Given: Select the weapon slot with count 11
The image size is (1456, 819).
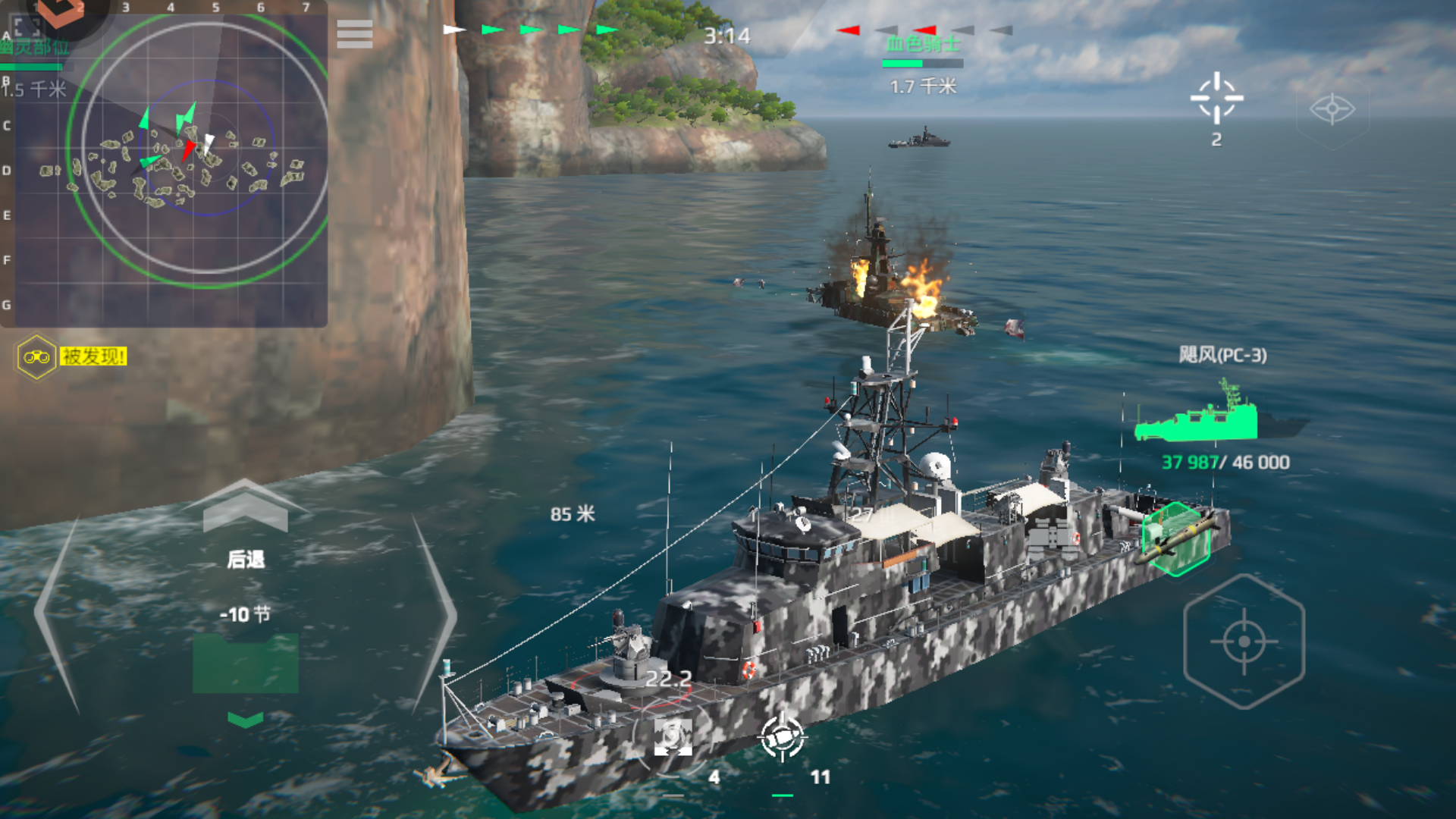Looking at the screenshot, I should (782, 737).
